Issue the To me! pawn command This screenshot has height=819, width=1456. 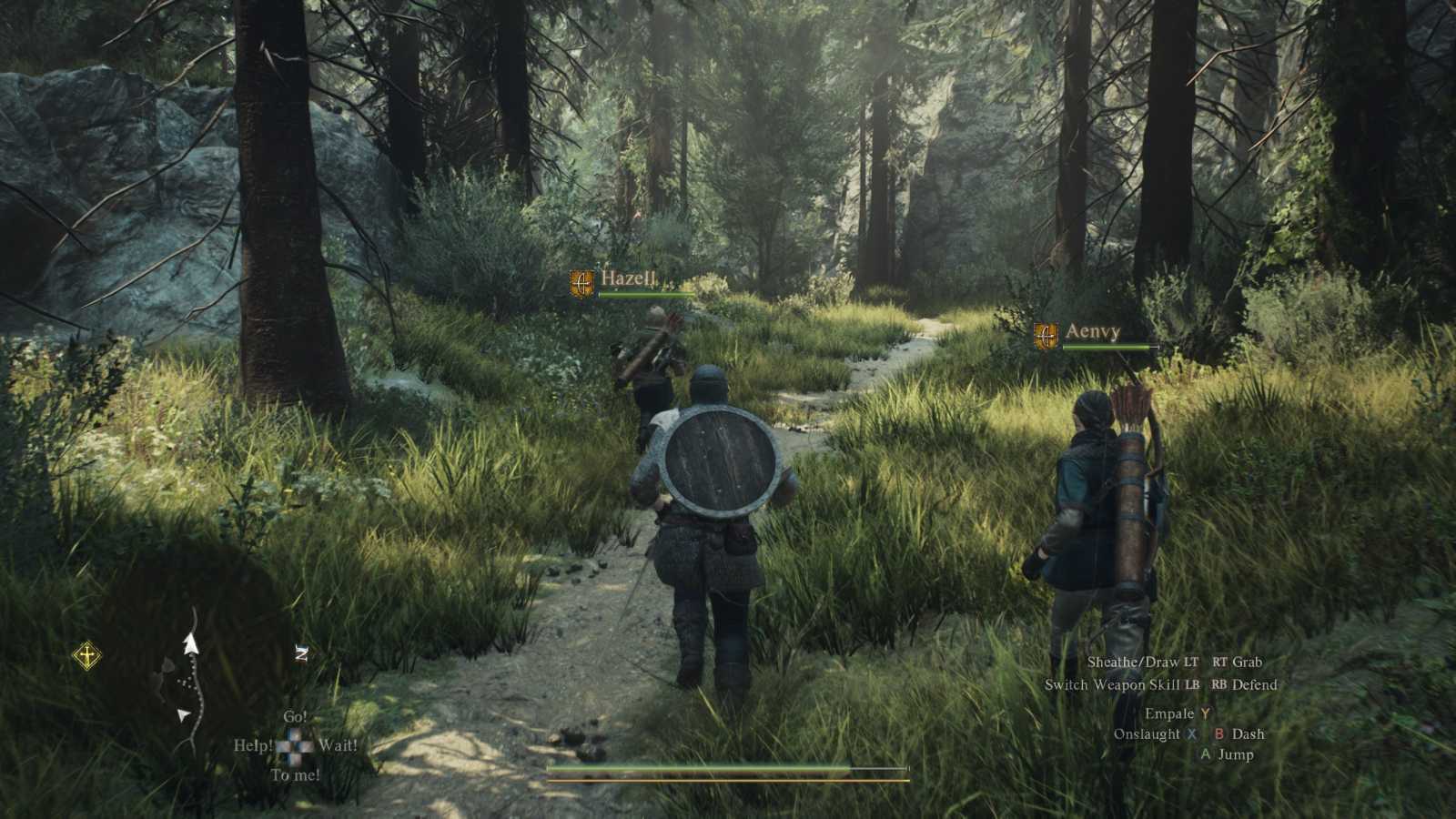pos(296,775)
